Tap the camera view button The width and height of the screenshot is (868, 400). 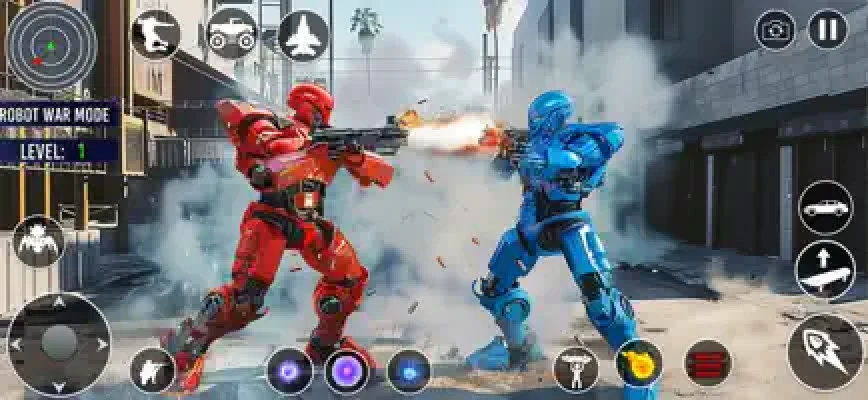pyautogui.click(x=776, y=30)
